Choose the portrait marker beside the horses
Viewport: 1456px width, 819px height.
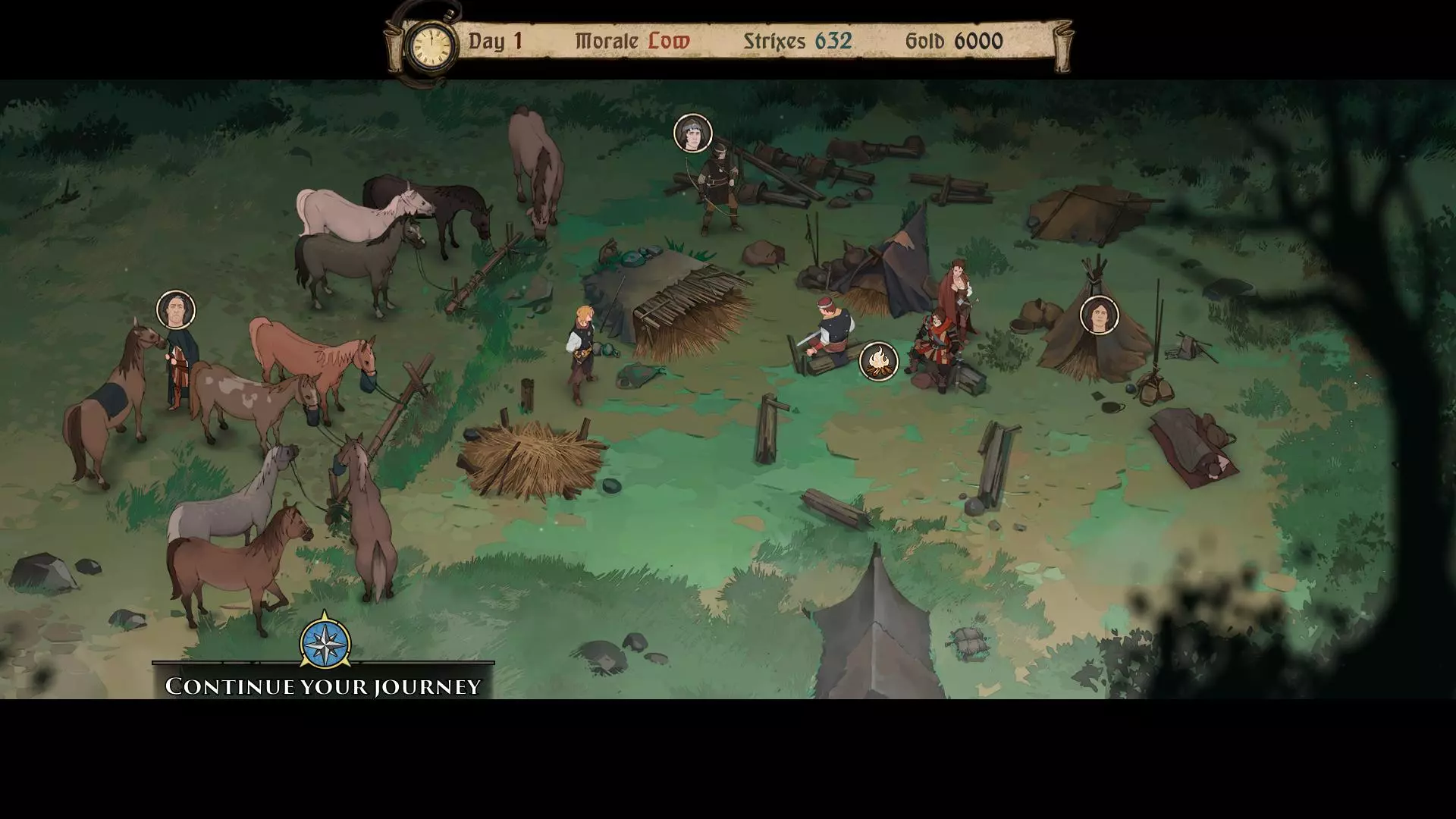tap(176, 310)
